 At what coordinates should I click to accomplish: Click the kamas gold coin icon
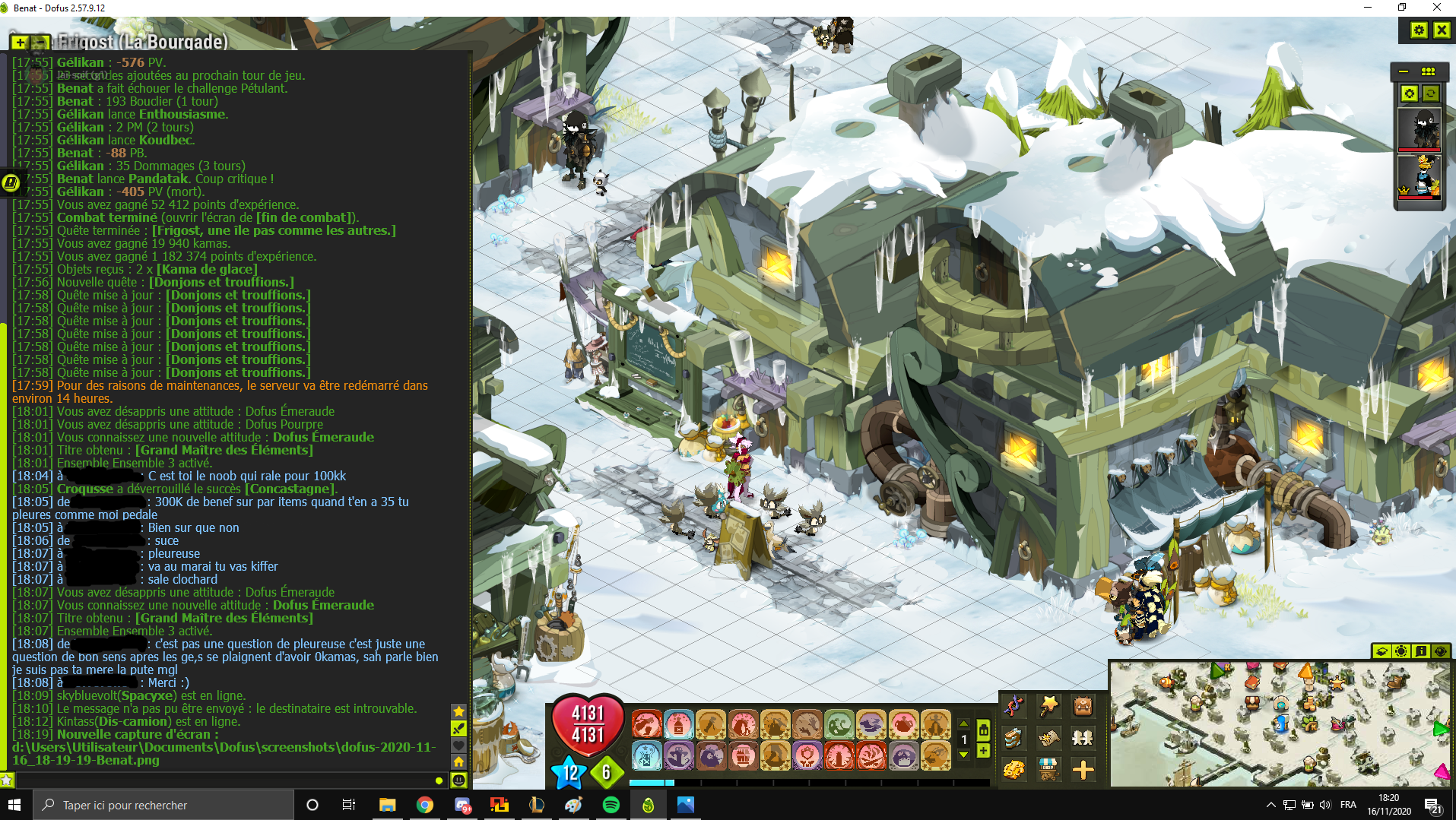click(x=1014, y=771)
